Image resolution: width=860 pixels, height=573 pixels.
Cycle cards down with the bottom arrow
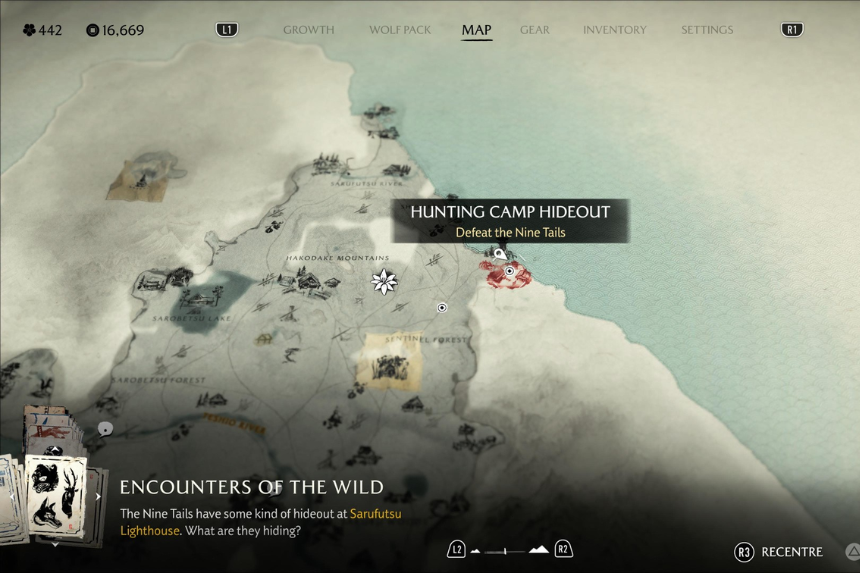click(x=55, y=545)
